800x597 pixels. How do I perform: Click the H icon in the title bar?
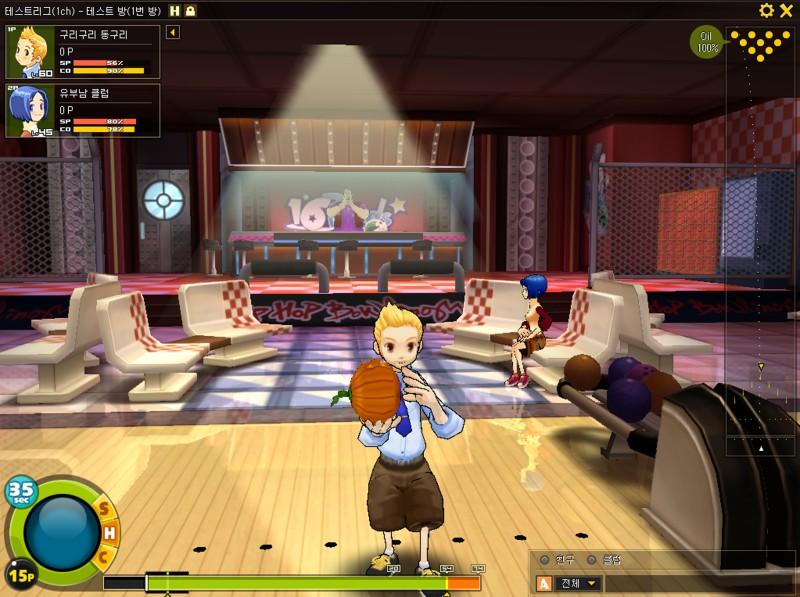click(174, 10)
